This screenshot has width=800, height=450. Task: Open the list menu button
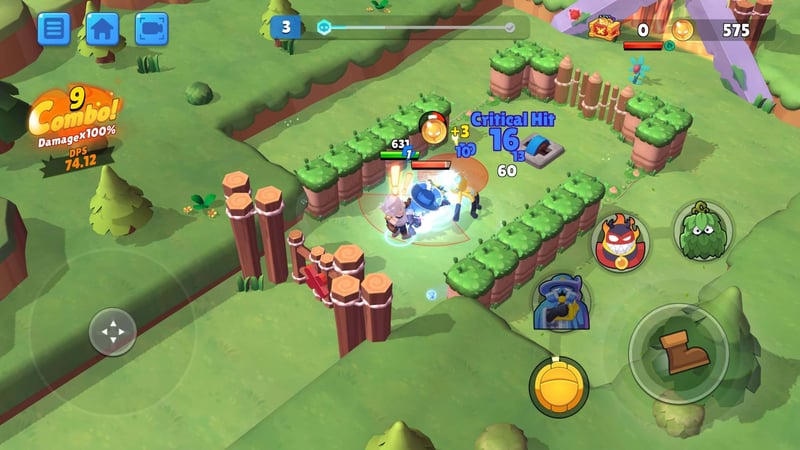(54, 28)
